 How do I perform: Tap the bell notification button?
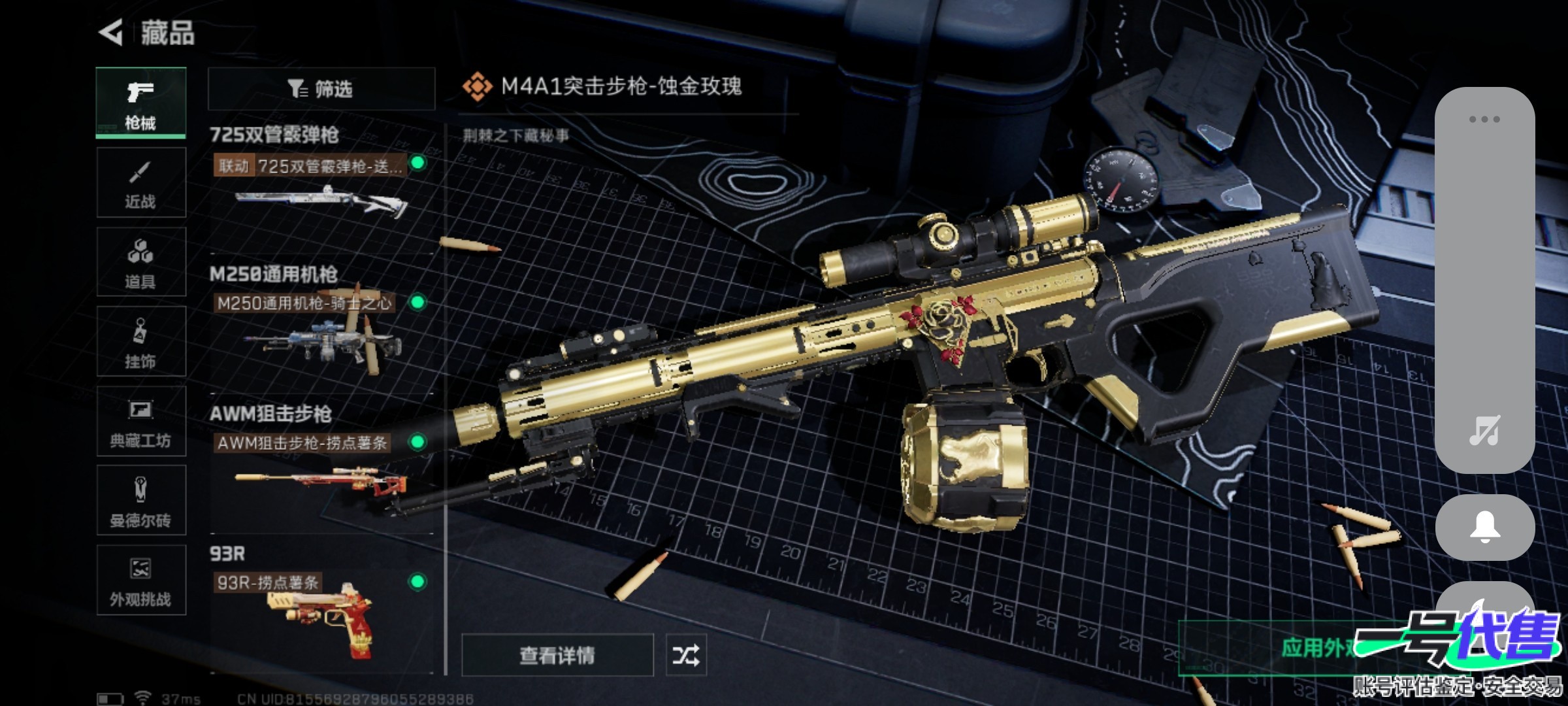point(1484,527)
